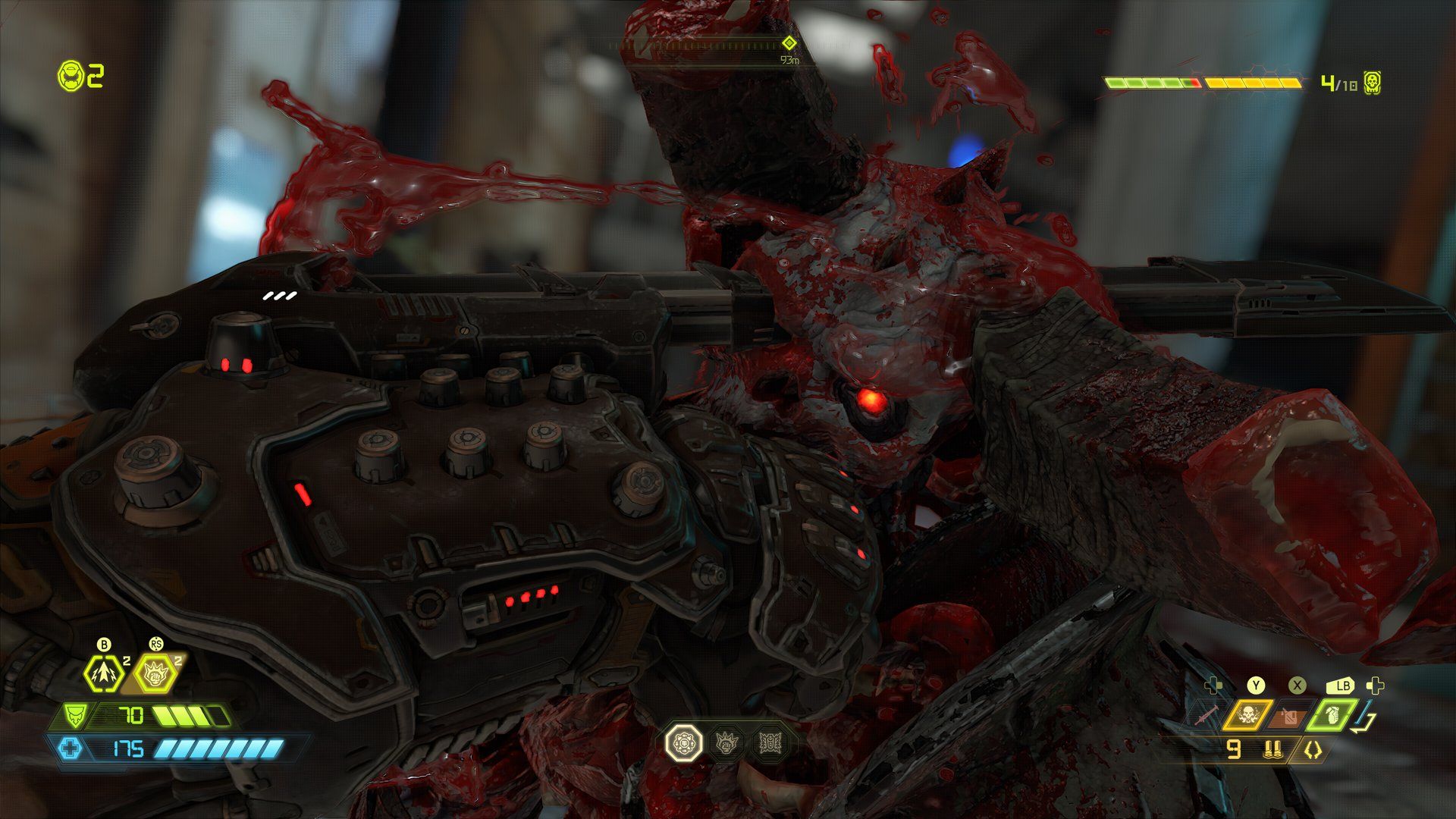Trigger the Blood Punch fist hexagon icon
Viewport: 1456px width, 819px height.
coord(155,673)
